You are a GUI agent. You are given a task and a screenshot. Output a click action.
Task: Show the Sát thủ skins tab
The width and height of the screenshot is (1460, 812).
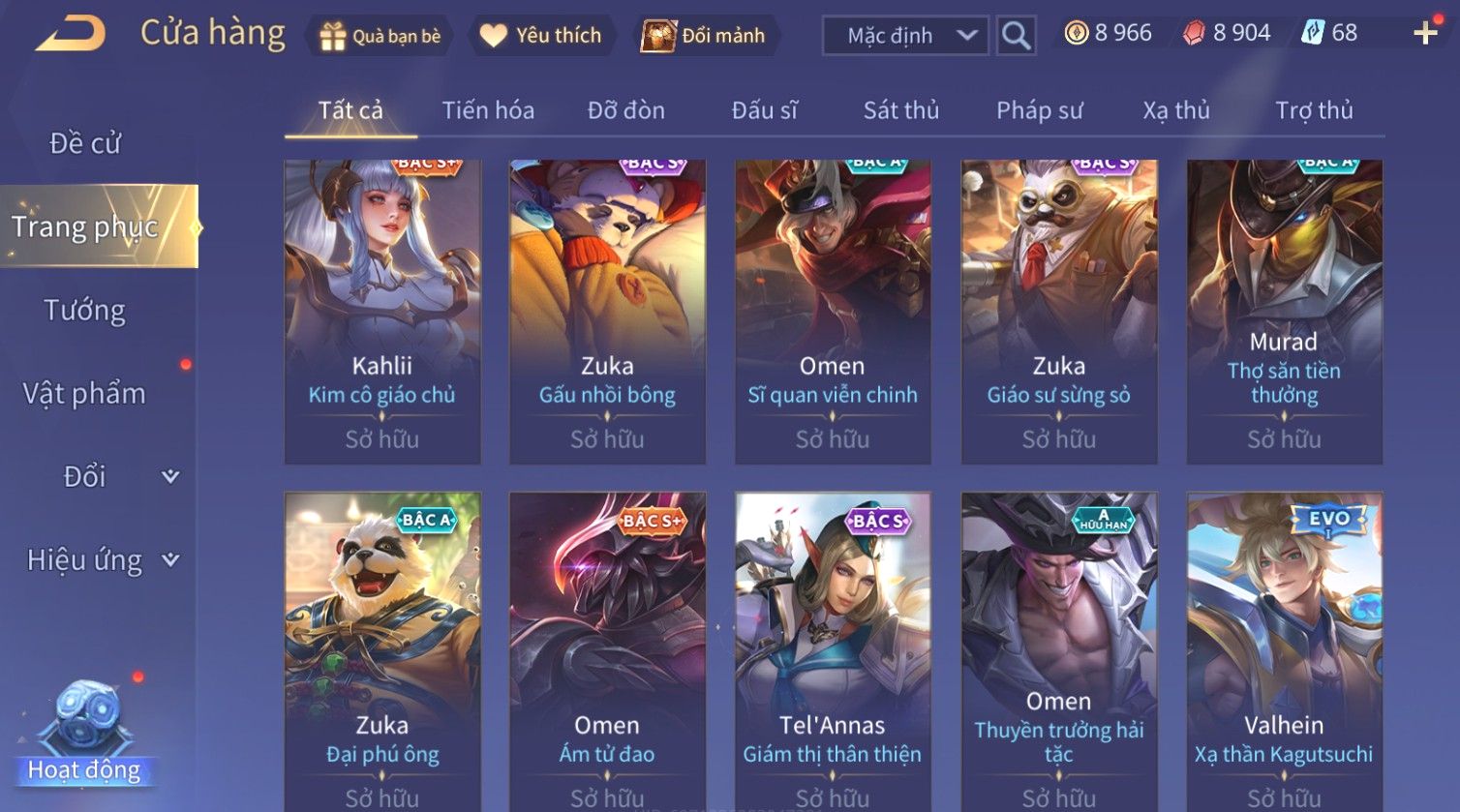[x=900, y=110]
